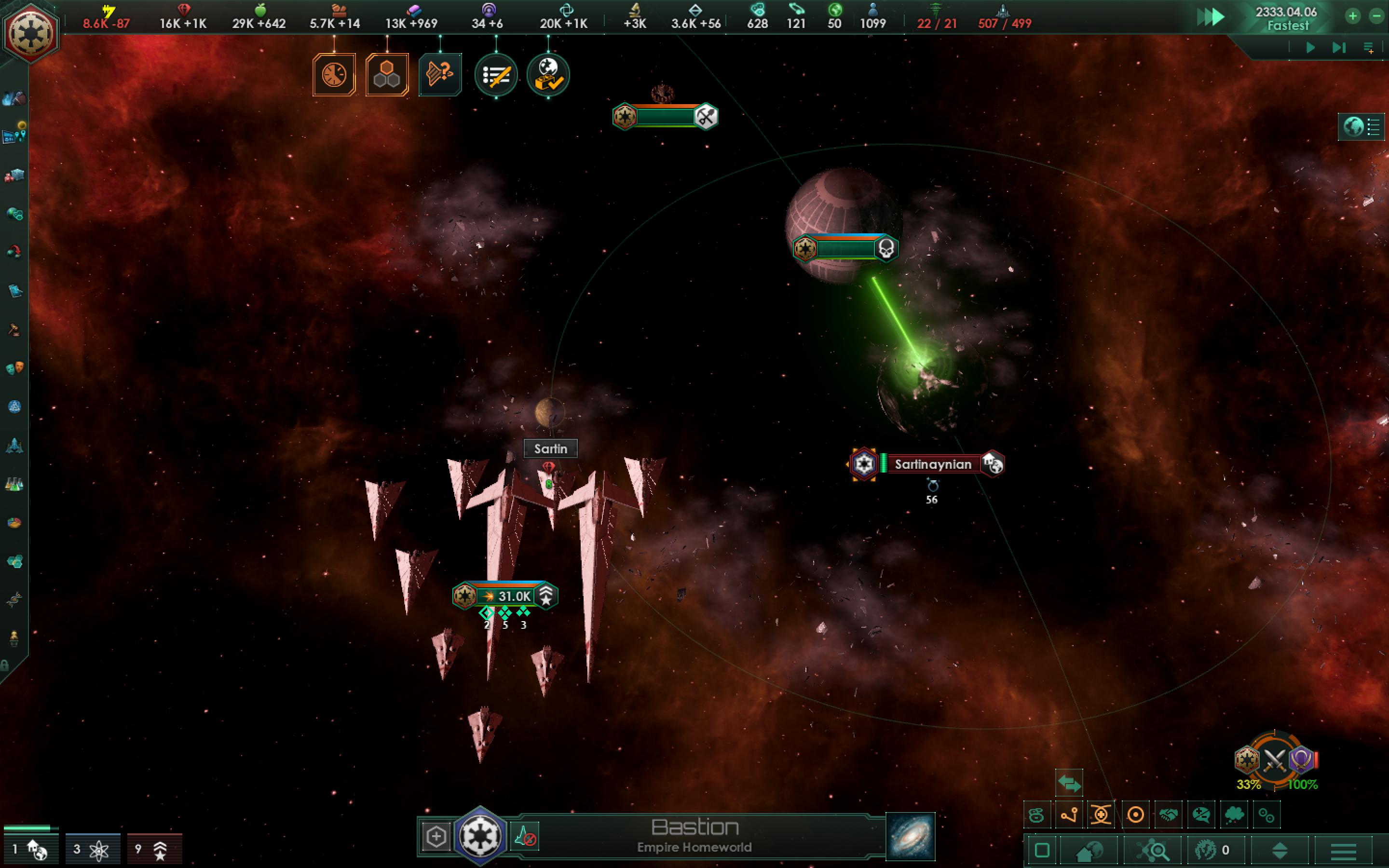Open the hamburger main menu button
The image size is (1389, 868).
click(x=1343, y=851)
